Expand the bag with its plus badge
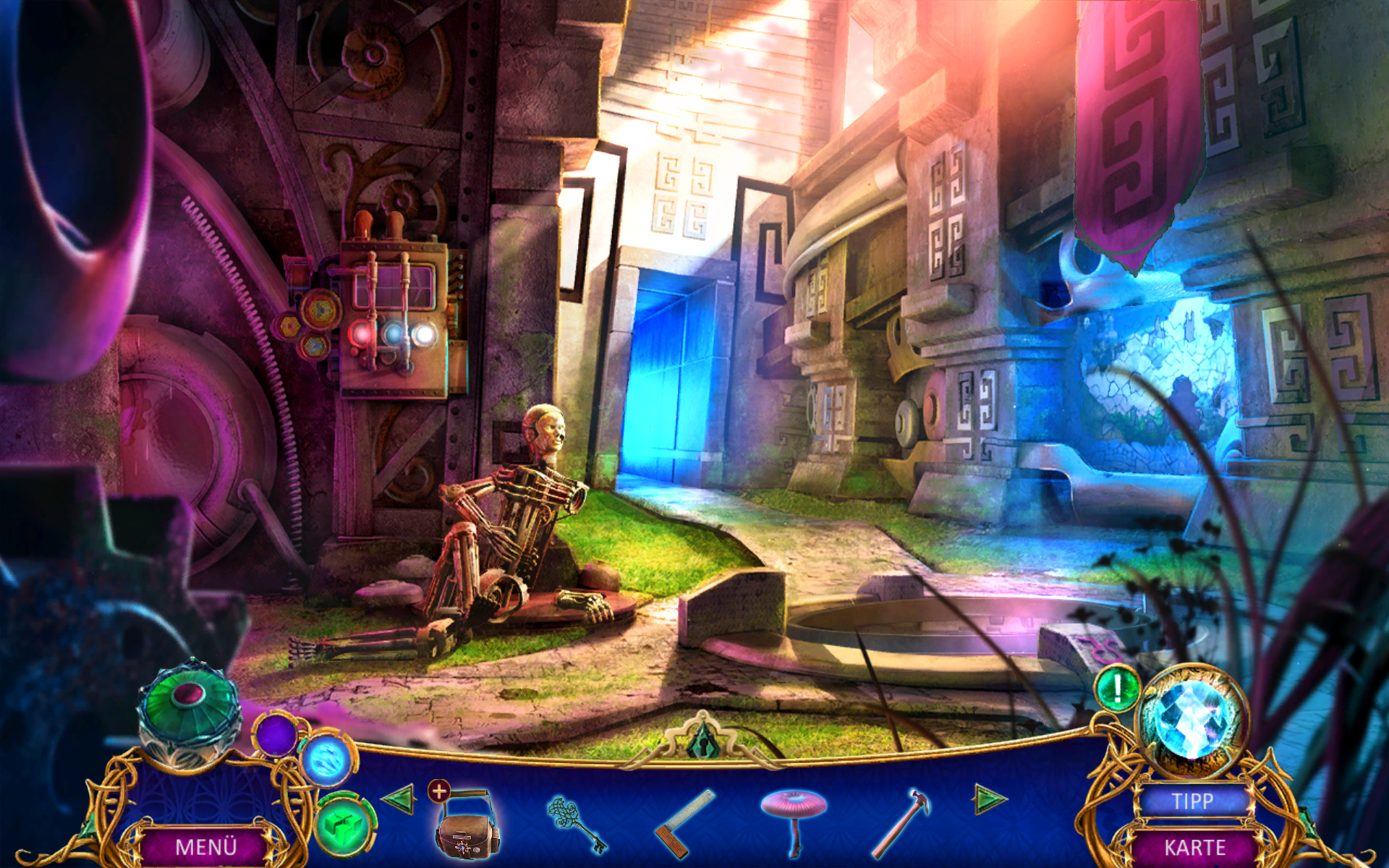The width and height of the screenshot is (1389, 868). click(x=439, y=791)
